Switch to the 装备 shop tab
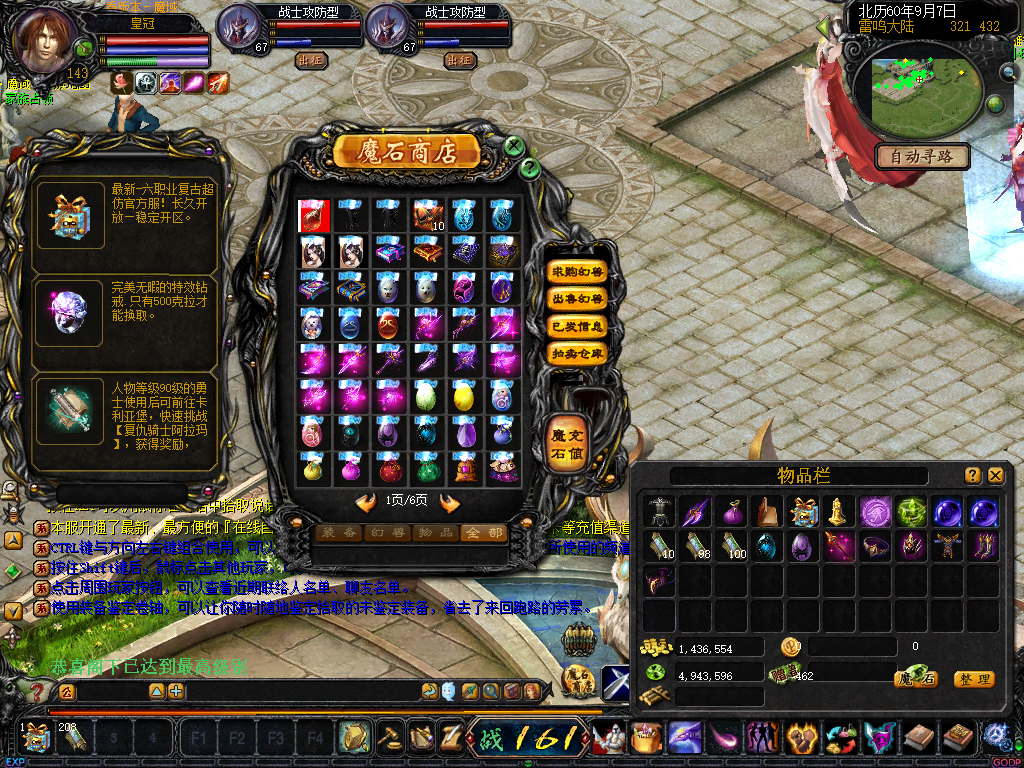The width and height of the screenshot is (1024, 768). tap(338, 534)
